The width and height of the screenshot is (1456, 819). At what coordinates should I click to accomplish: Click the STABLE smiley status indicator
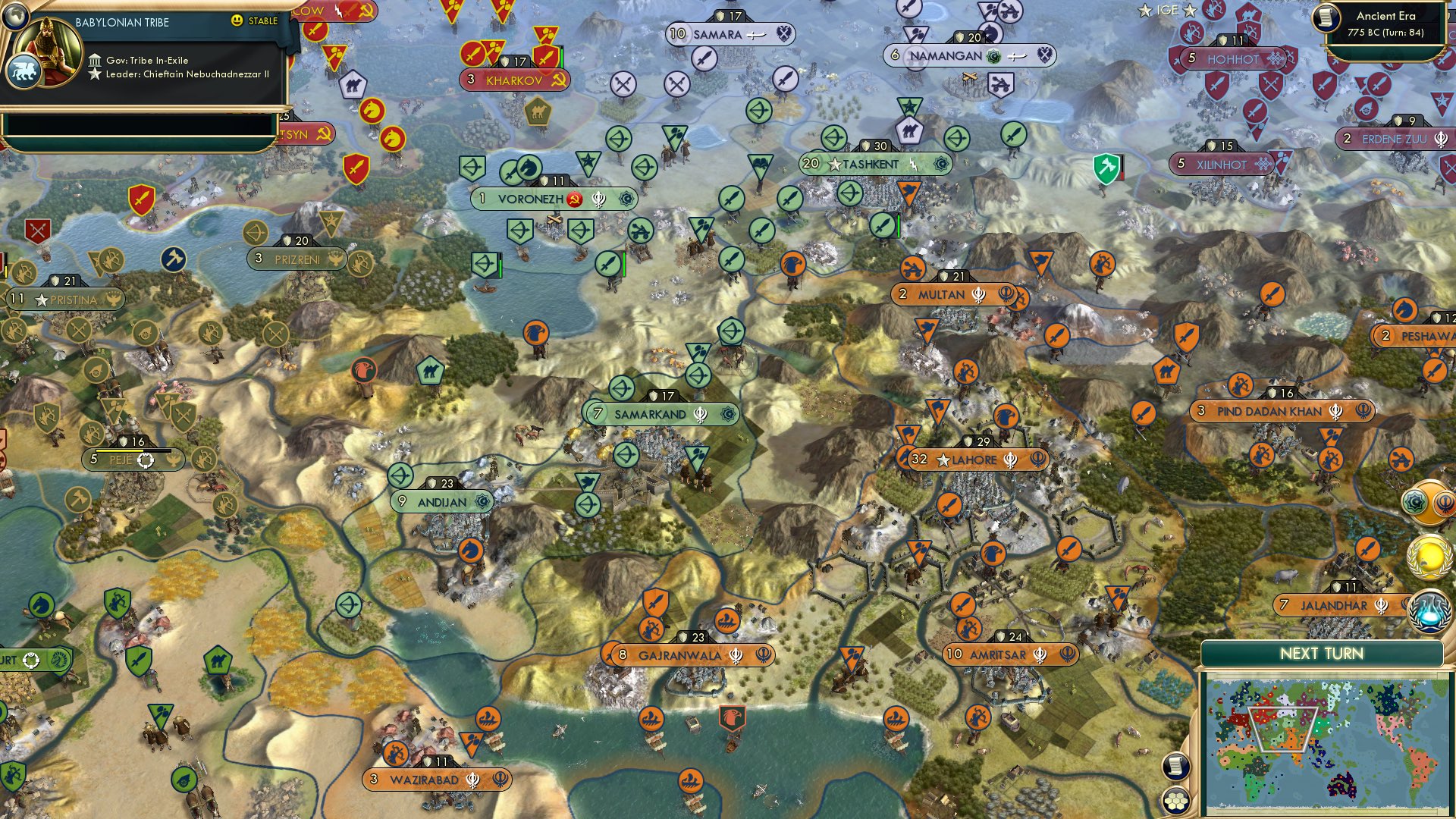tap(239, 21)
